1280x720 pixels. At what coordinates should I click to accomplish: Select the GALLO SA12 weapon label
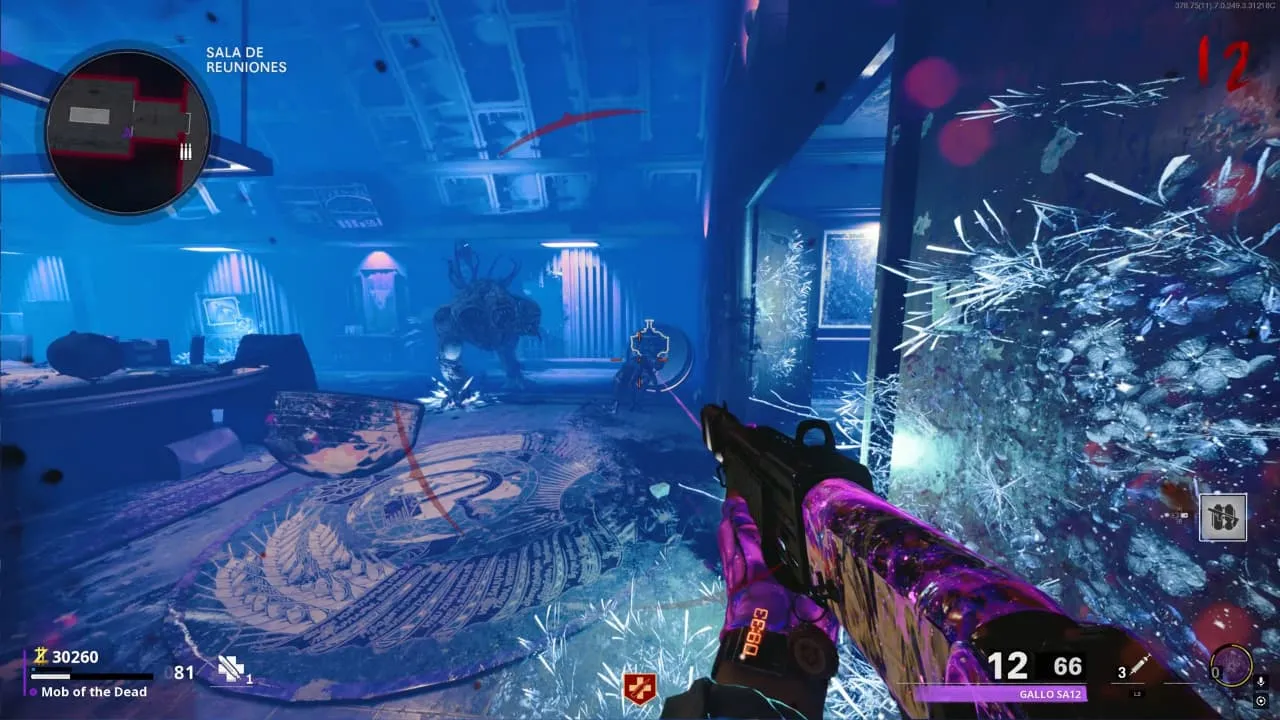pyautogui.click(x=1000, y=693)
